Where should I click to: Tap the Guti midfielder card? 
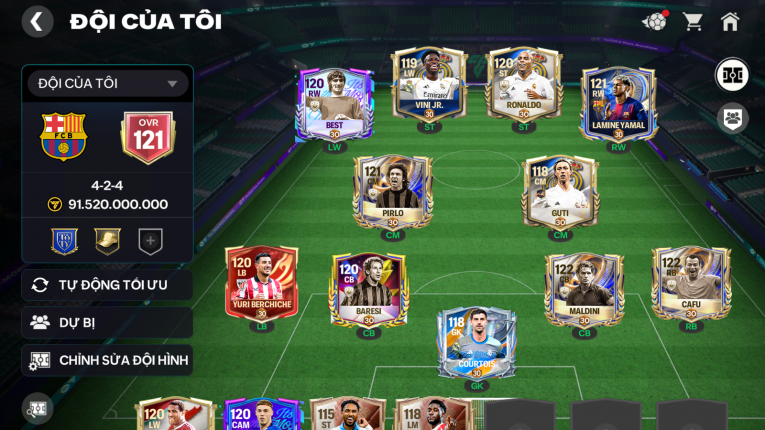point(560,192)
